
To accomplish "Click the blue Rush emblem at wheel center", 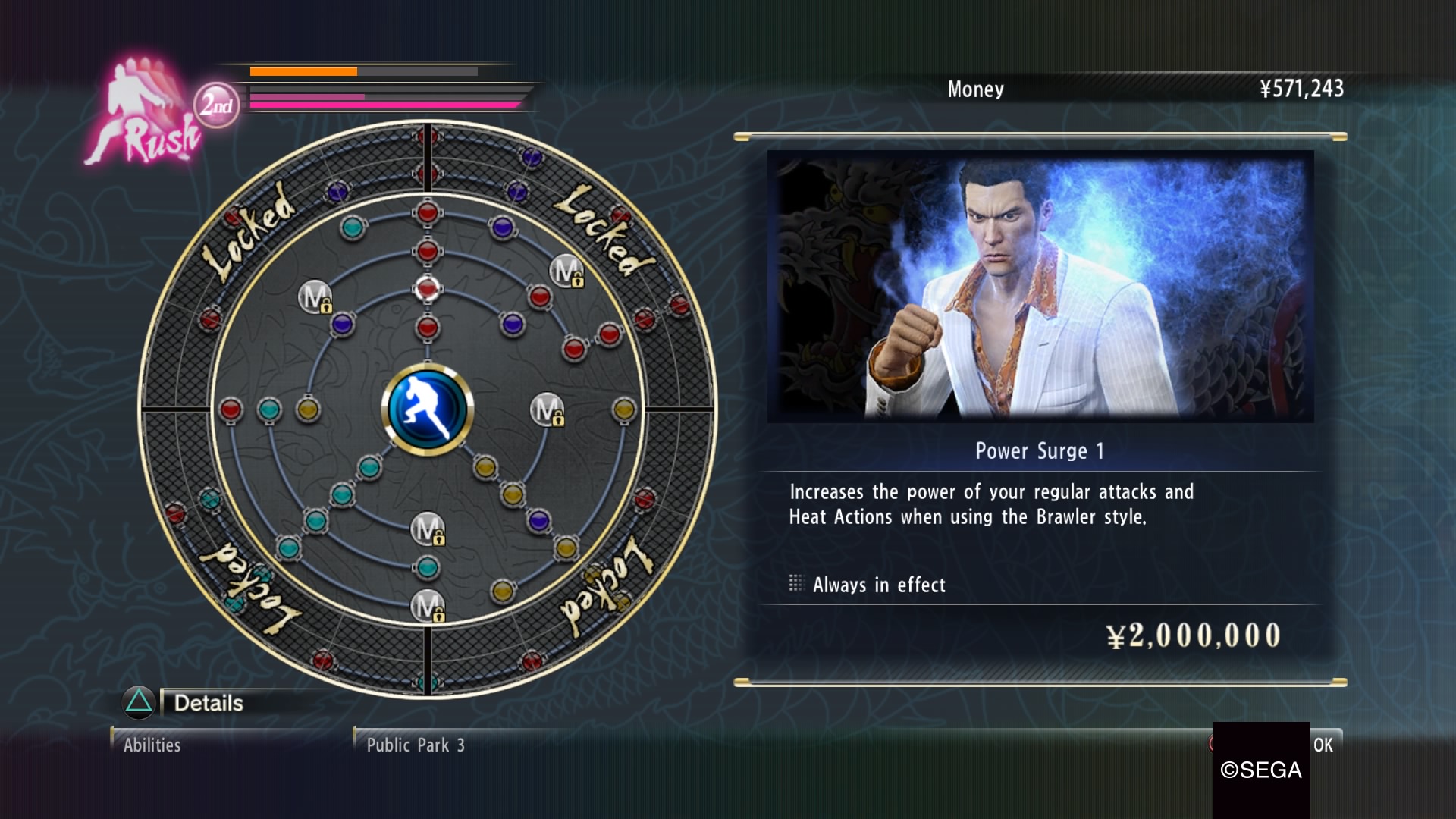I will coord(428,409).
